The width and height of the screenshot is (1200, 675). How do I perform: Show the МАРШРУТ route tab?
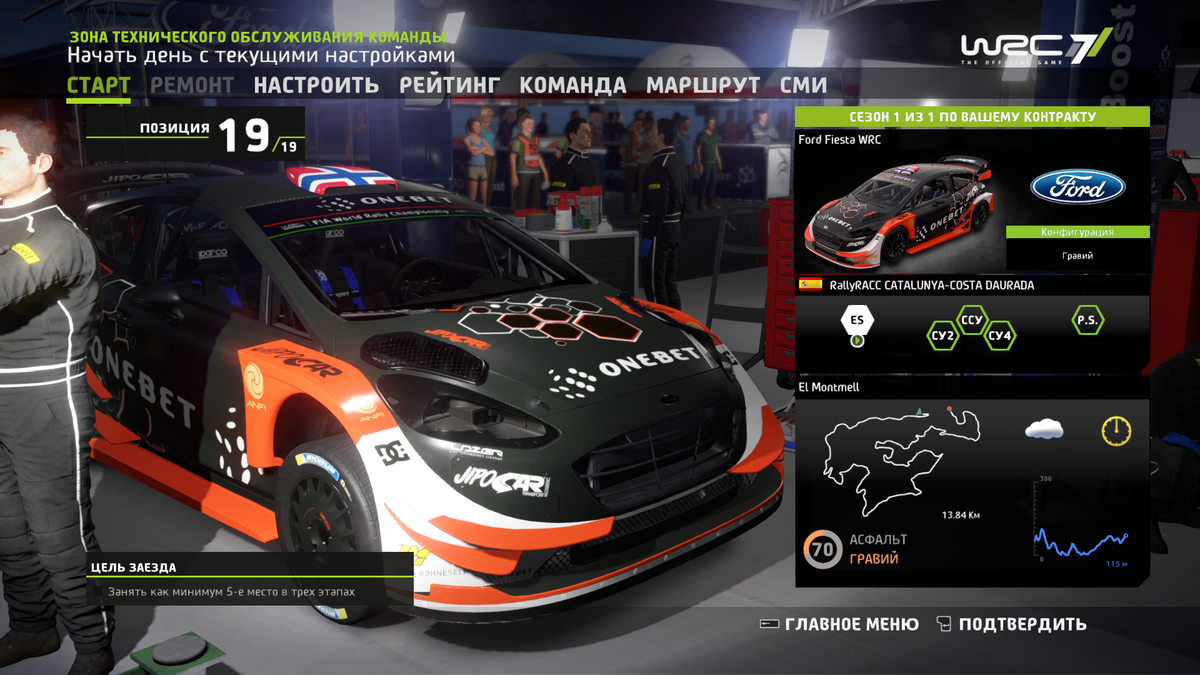(703, 85)
